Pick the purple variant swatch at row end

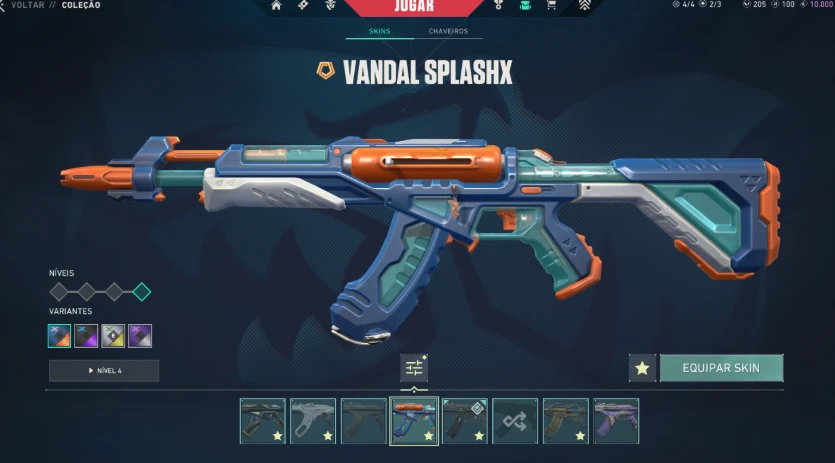tap(140, 336)
